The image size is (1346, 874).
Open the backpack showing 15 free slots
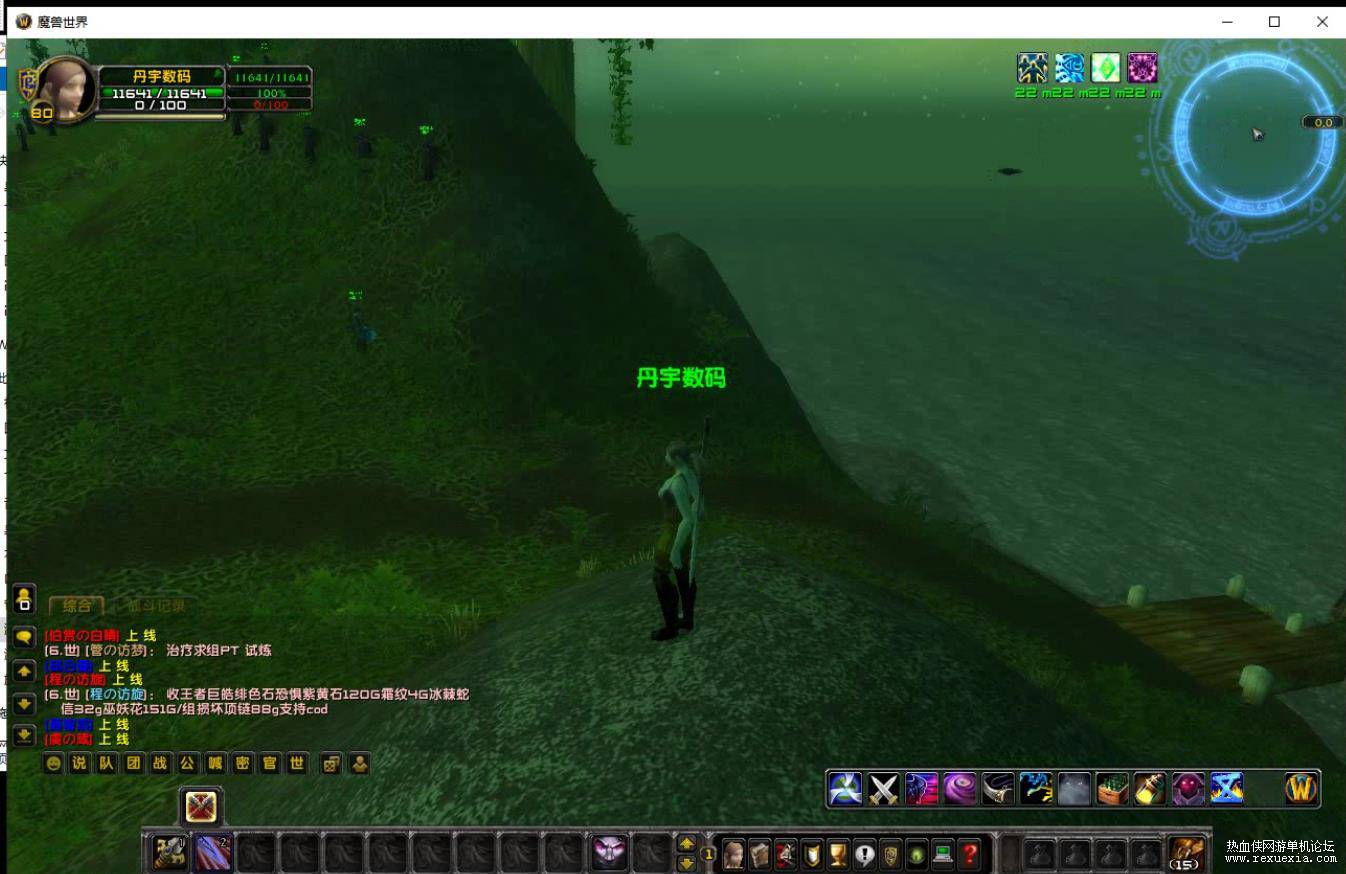1186,853
